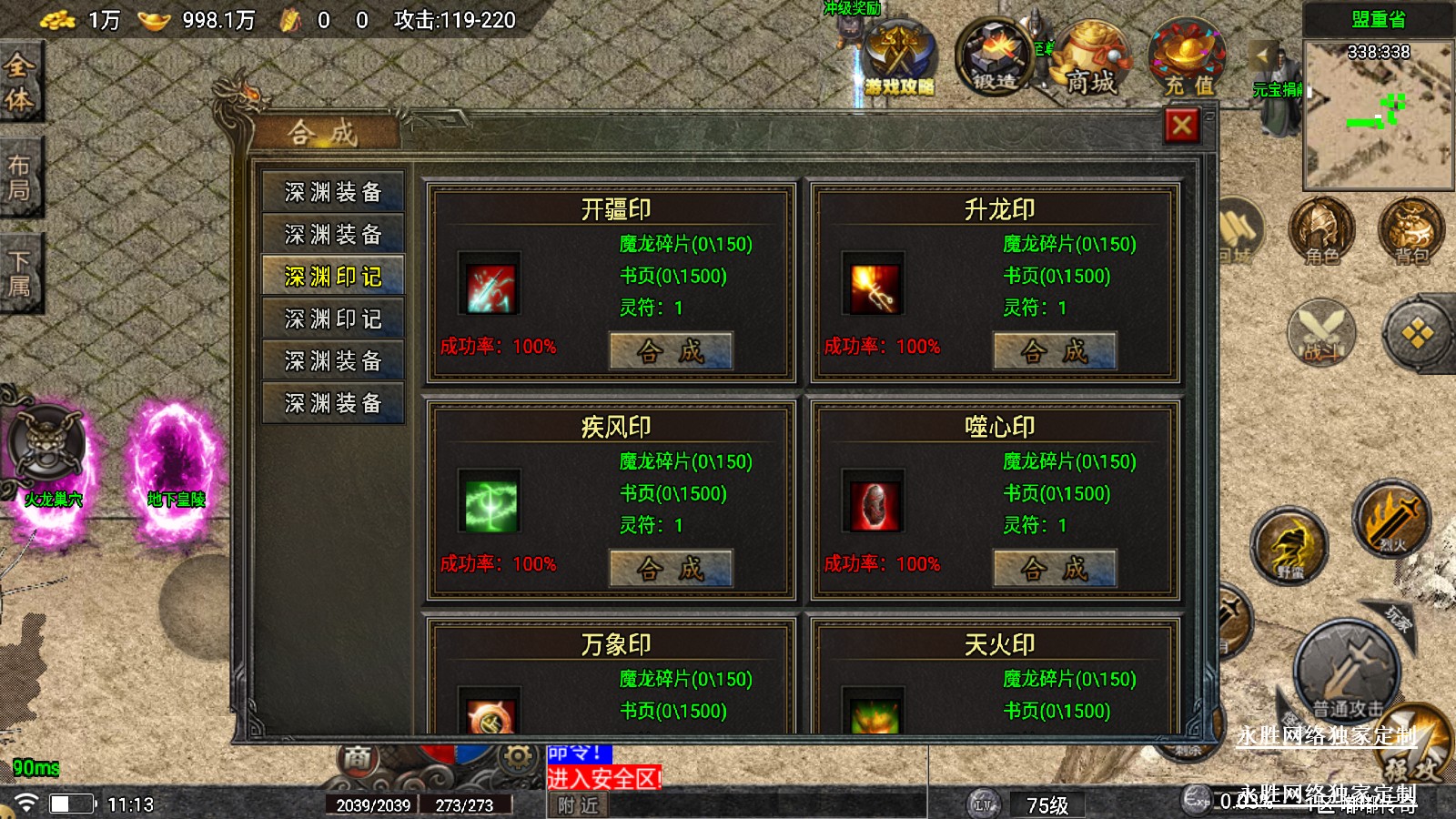Open the 背包 bag inventory
1456x819 pixels.
coord(1410,233)
